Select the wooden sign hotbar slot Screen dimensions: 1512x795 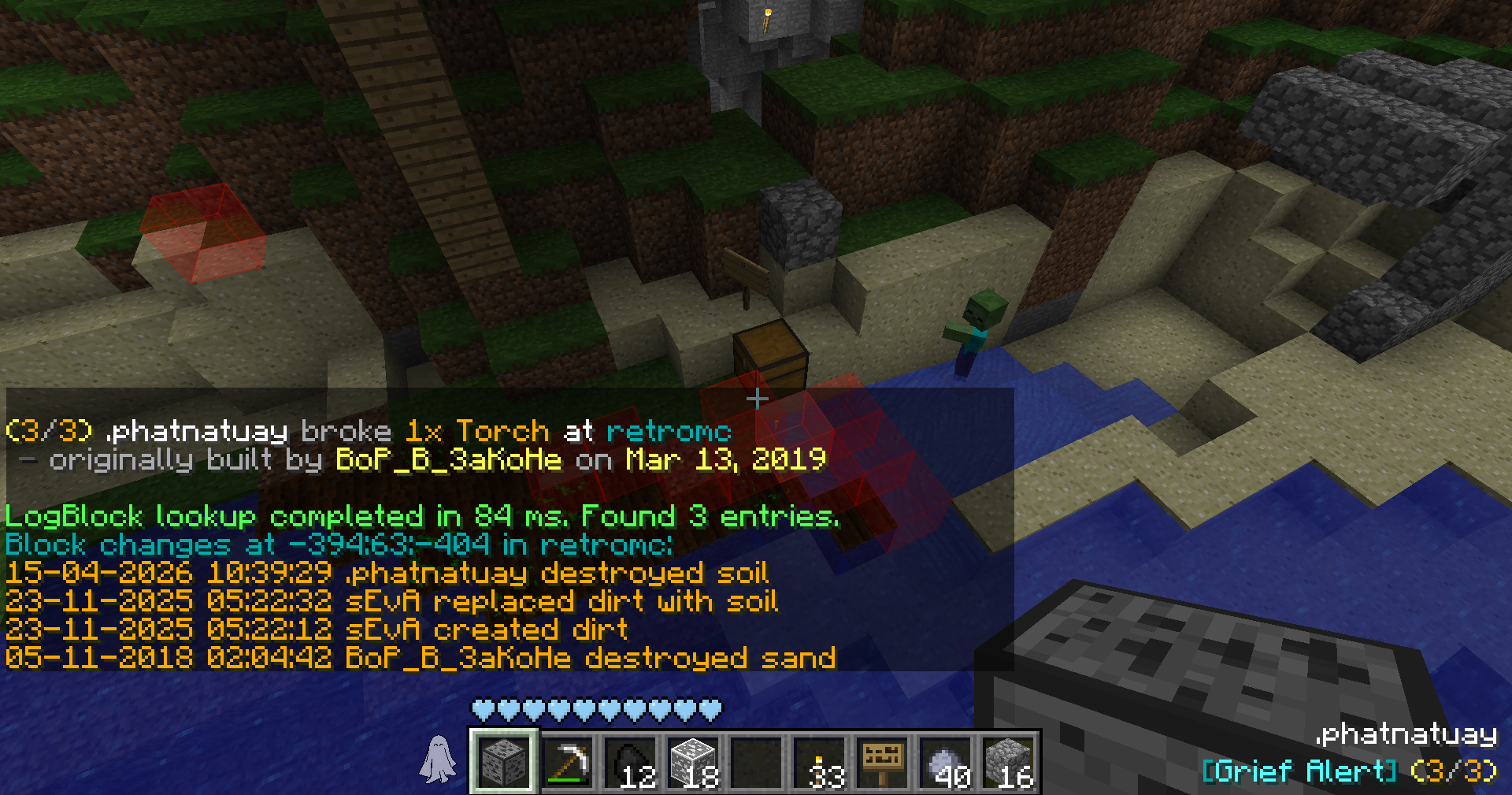(x=883, y=762)
